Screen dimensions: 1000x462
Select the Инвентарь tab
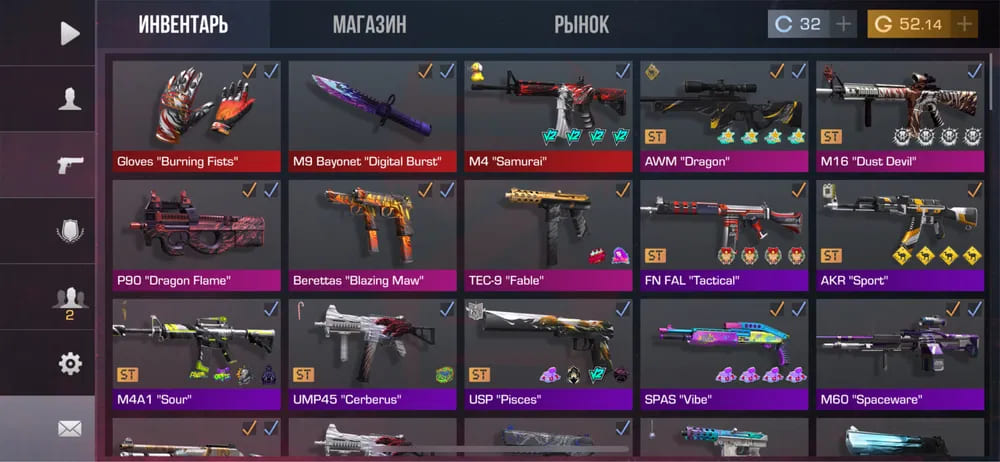tap(182, 25)
